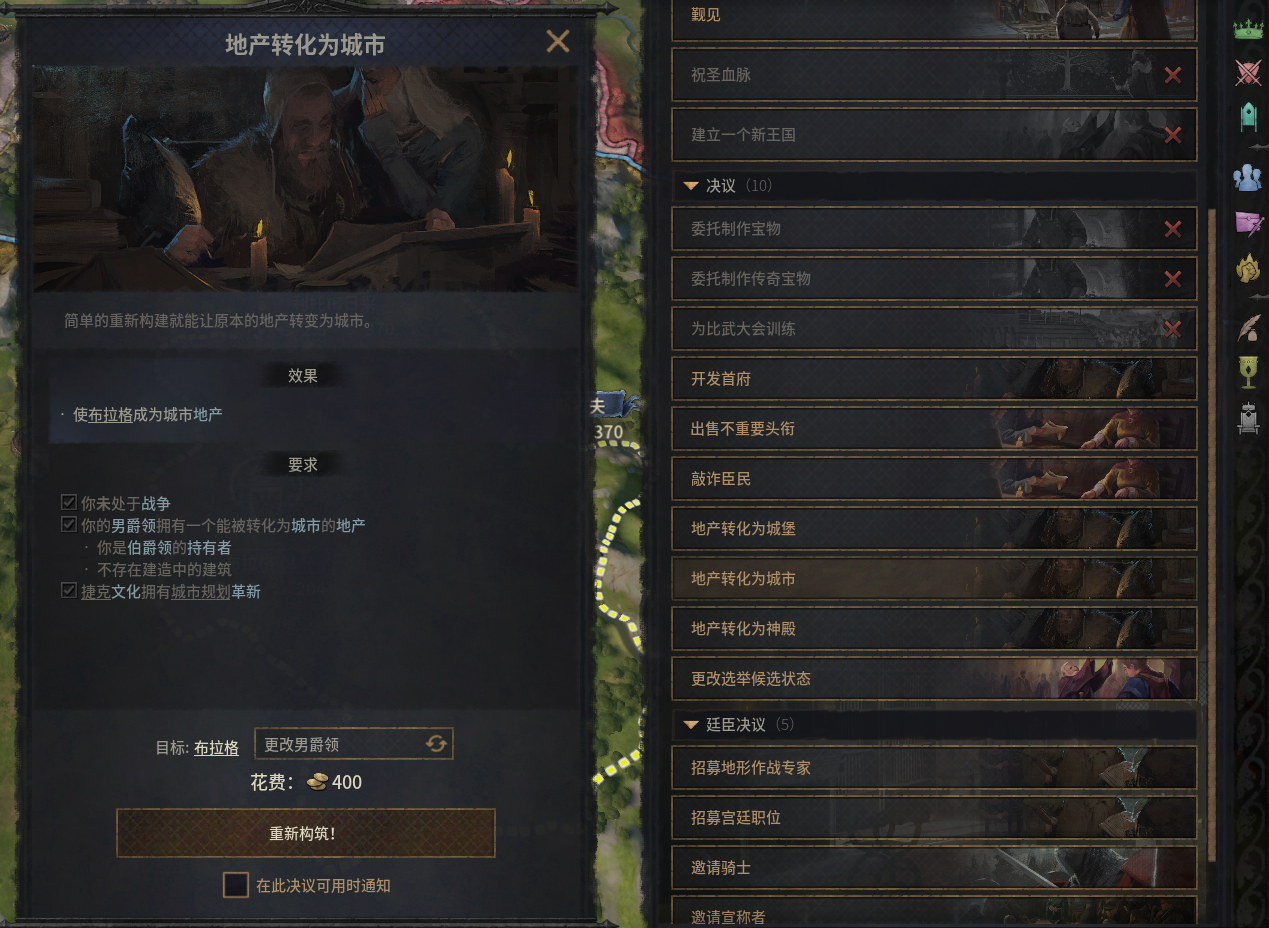This screenshot has height=928, width=1269.
Task: Open the green crown sidebar icon
Action: (x=1248, y=29)
